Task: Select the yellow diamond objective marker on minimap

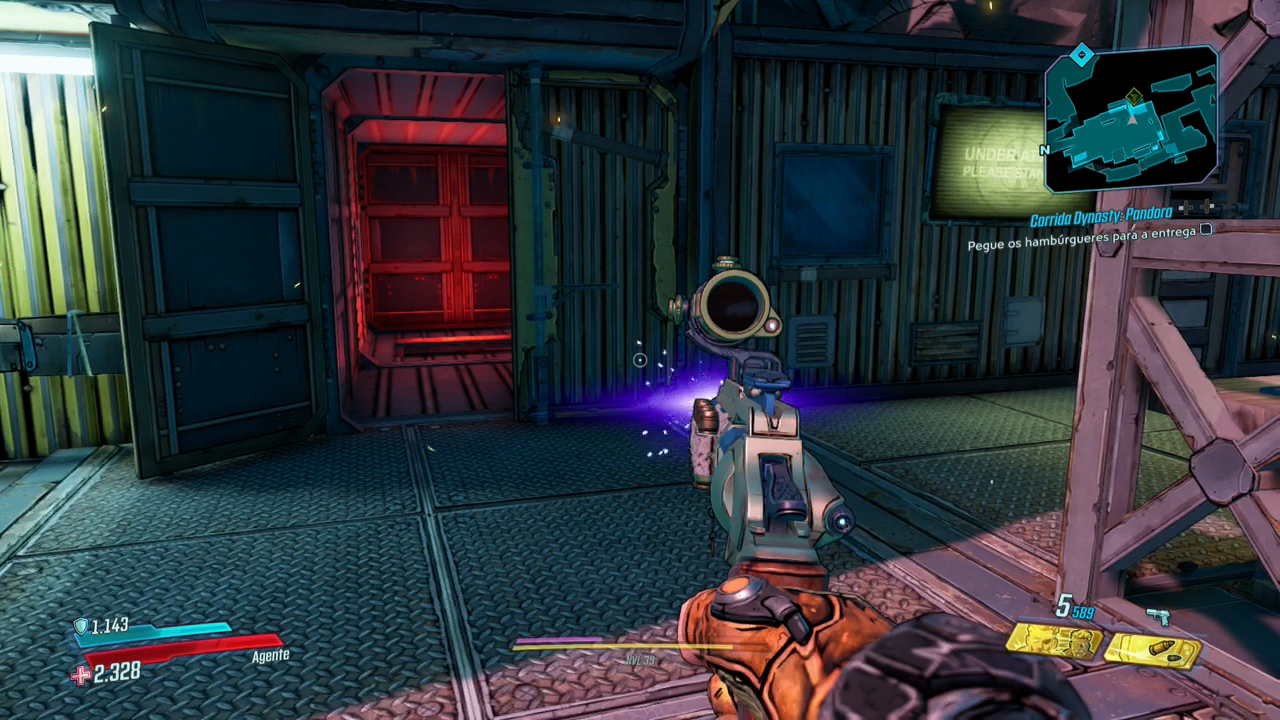Action: tap(1133, 97)
